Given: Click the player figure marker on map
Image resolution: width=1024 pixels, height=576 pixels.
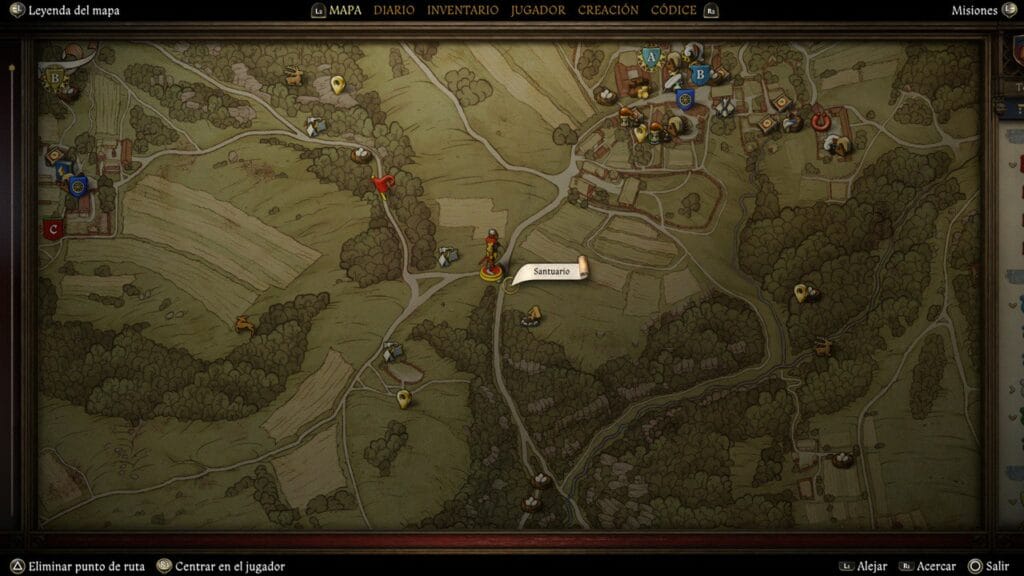Looking at the screenshot, I should [x=491, y=255].
